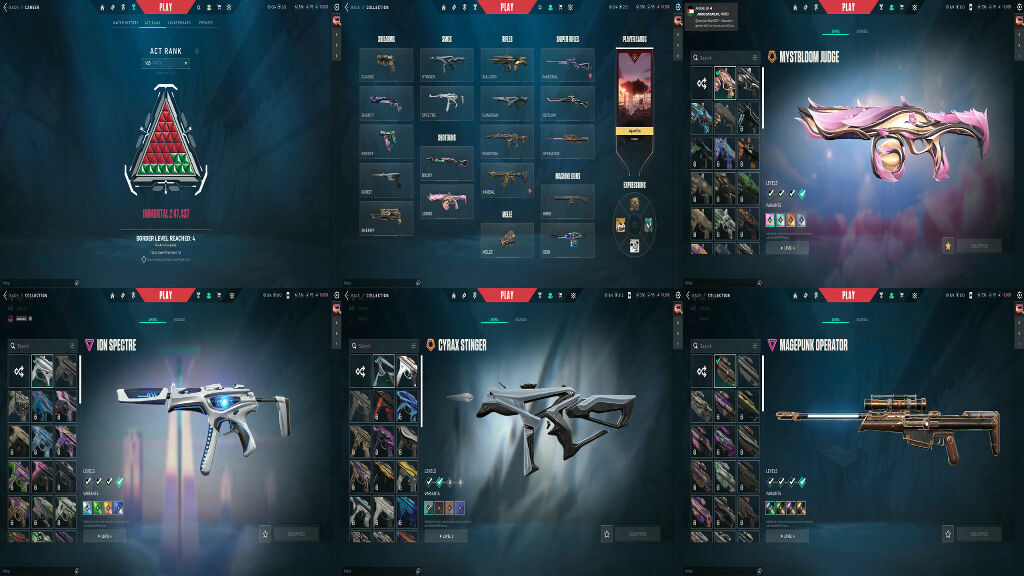Switch to the Match History tab
Image resolution: width=1024 pixels, height=576 pixels.
coord(125,21)
